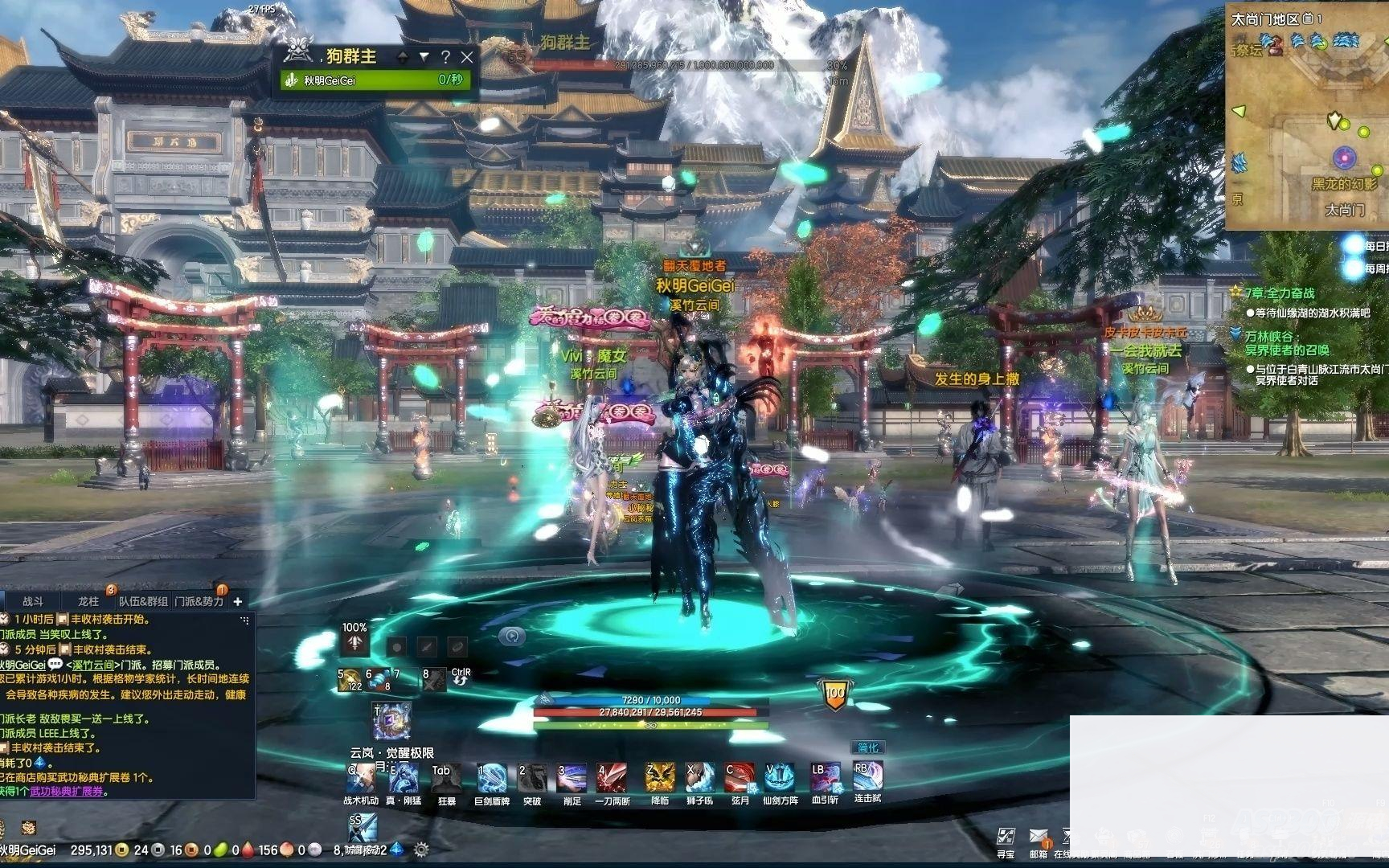Image resolution: width=1389 pixels, height=868 pixels.
Task: Open the 队伍&群组 chat tab
Action: (x=144, y=601)
